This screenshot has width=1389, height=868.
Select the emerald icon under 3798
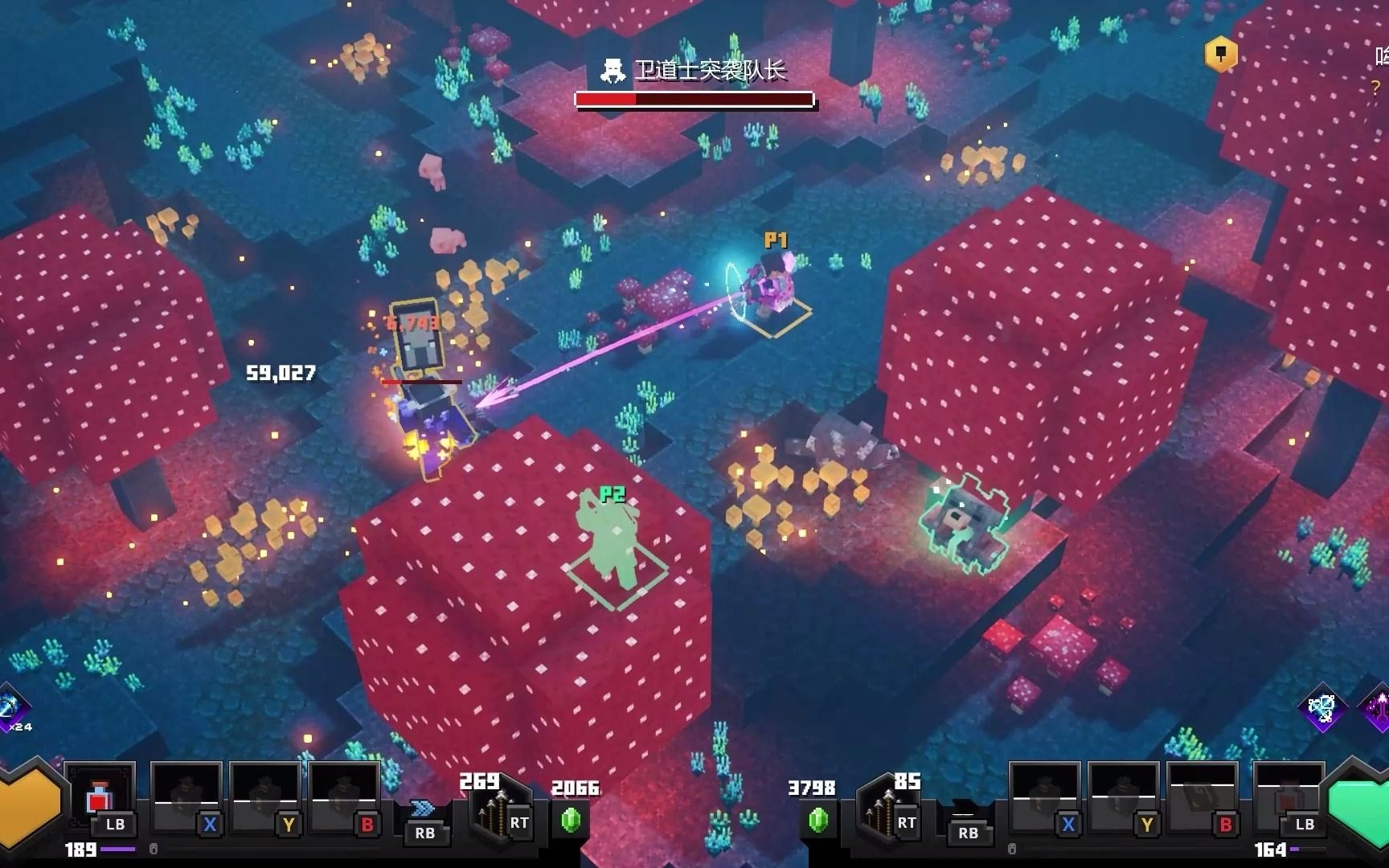pyautogui.click(x=818, y=820)
